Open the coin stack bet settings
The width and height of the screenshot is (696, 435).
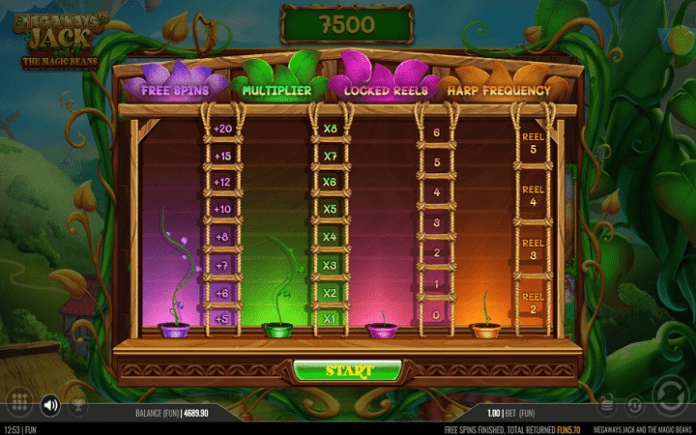click(607, 405)
